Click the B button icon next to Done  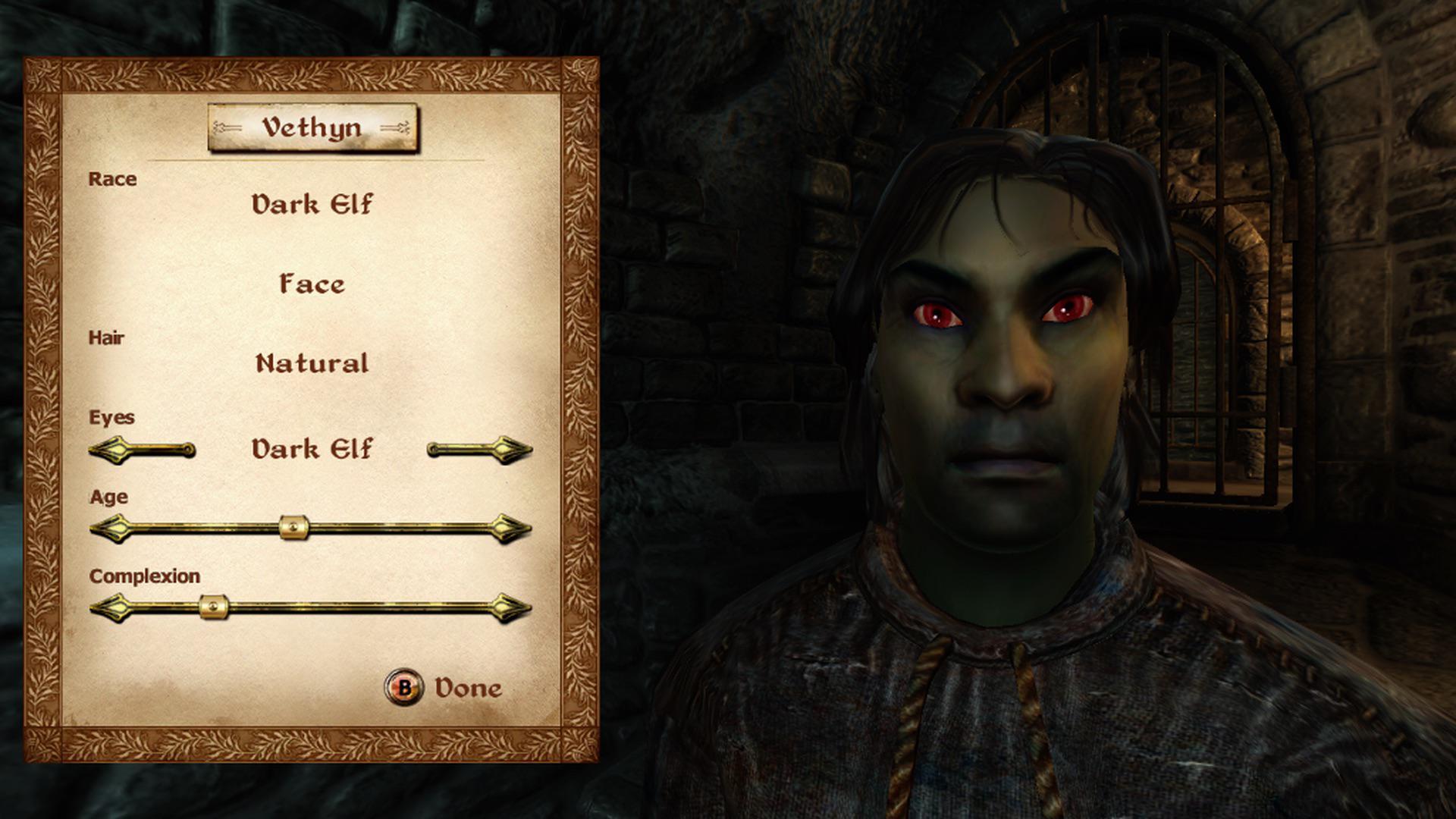(x=403, y=689)
